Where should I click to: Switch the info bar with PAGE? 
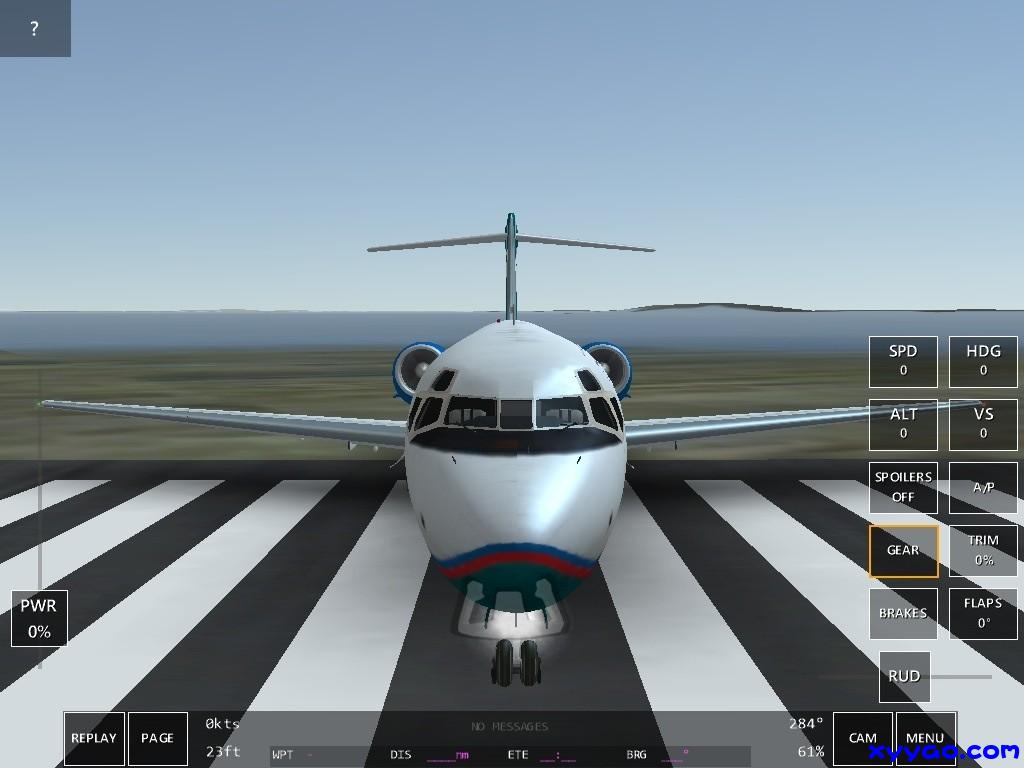click(x=157, y=738)
